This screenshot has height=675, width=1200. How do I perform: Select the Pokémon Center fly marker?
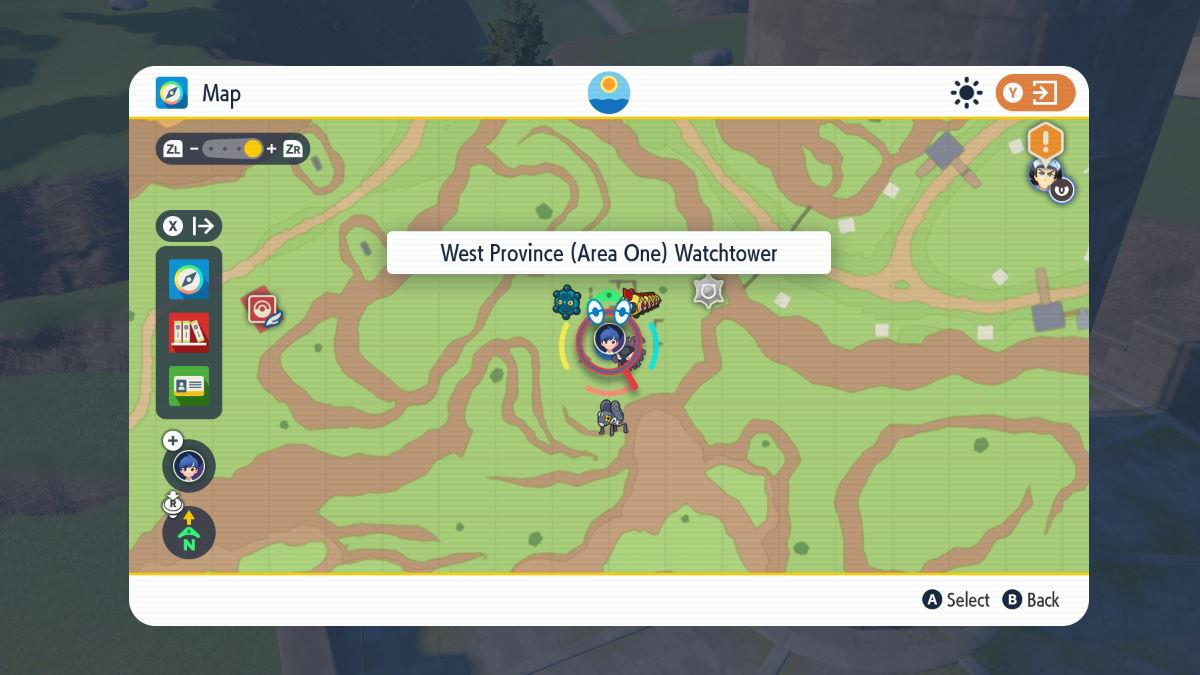pyautogui.click(x=263, y=310)
